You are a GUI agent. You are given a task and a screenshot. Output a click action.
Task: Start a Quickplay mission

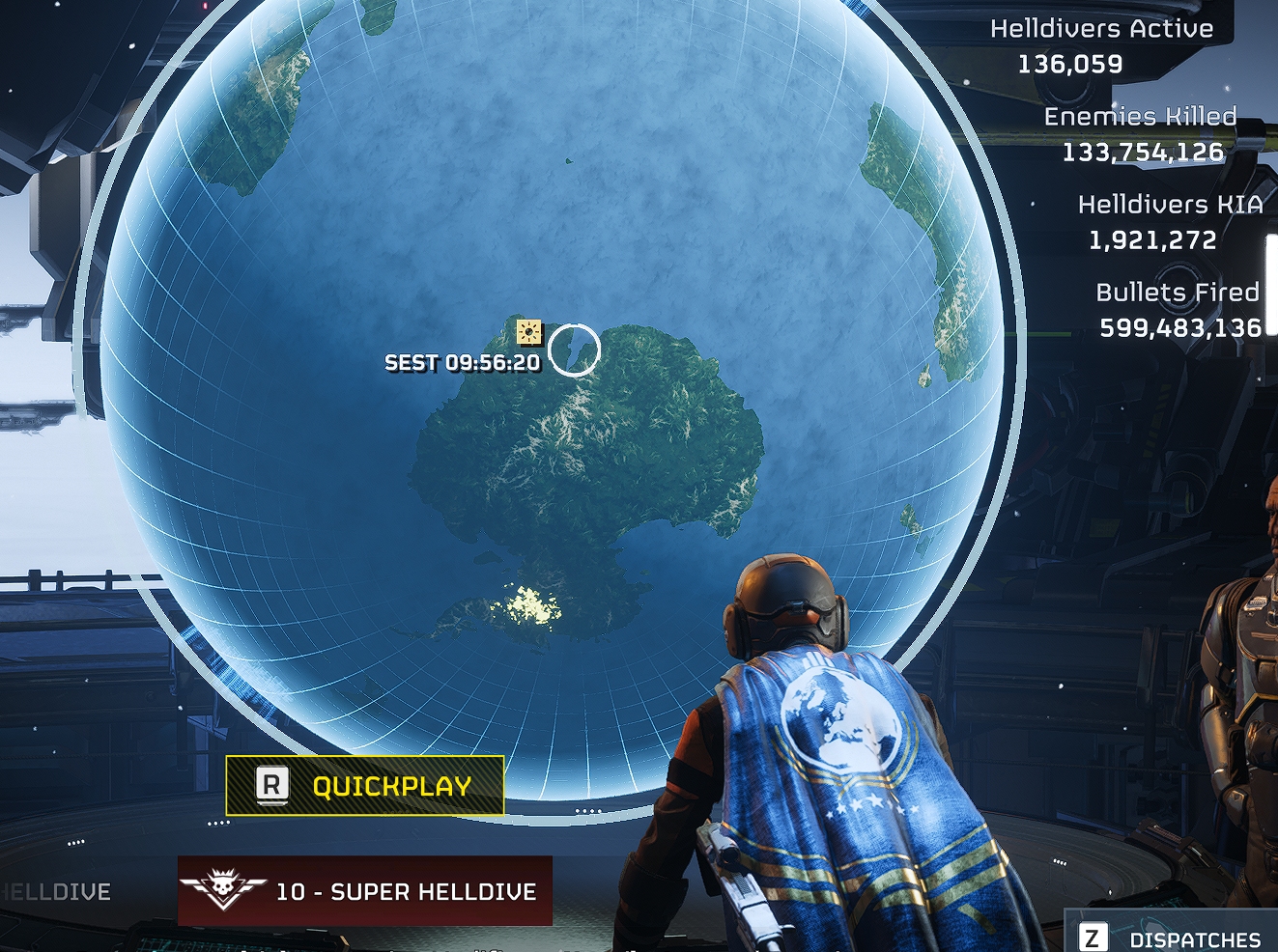[365, 785]
